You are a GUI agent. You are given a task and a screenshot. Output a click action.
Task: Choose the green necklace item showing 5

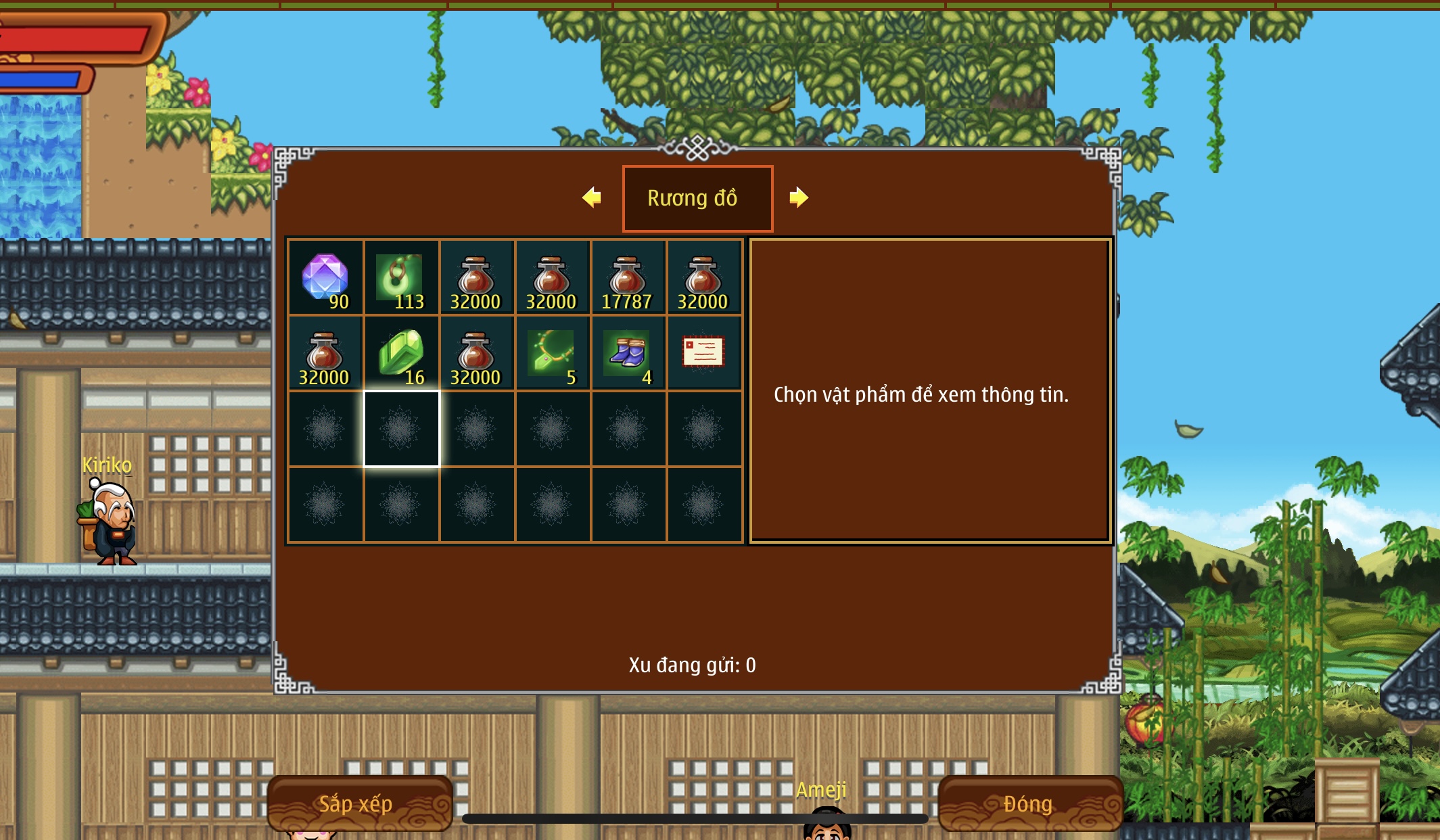pos(552,353)
